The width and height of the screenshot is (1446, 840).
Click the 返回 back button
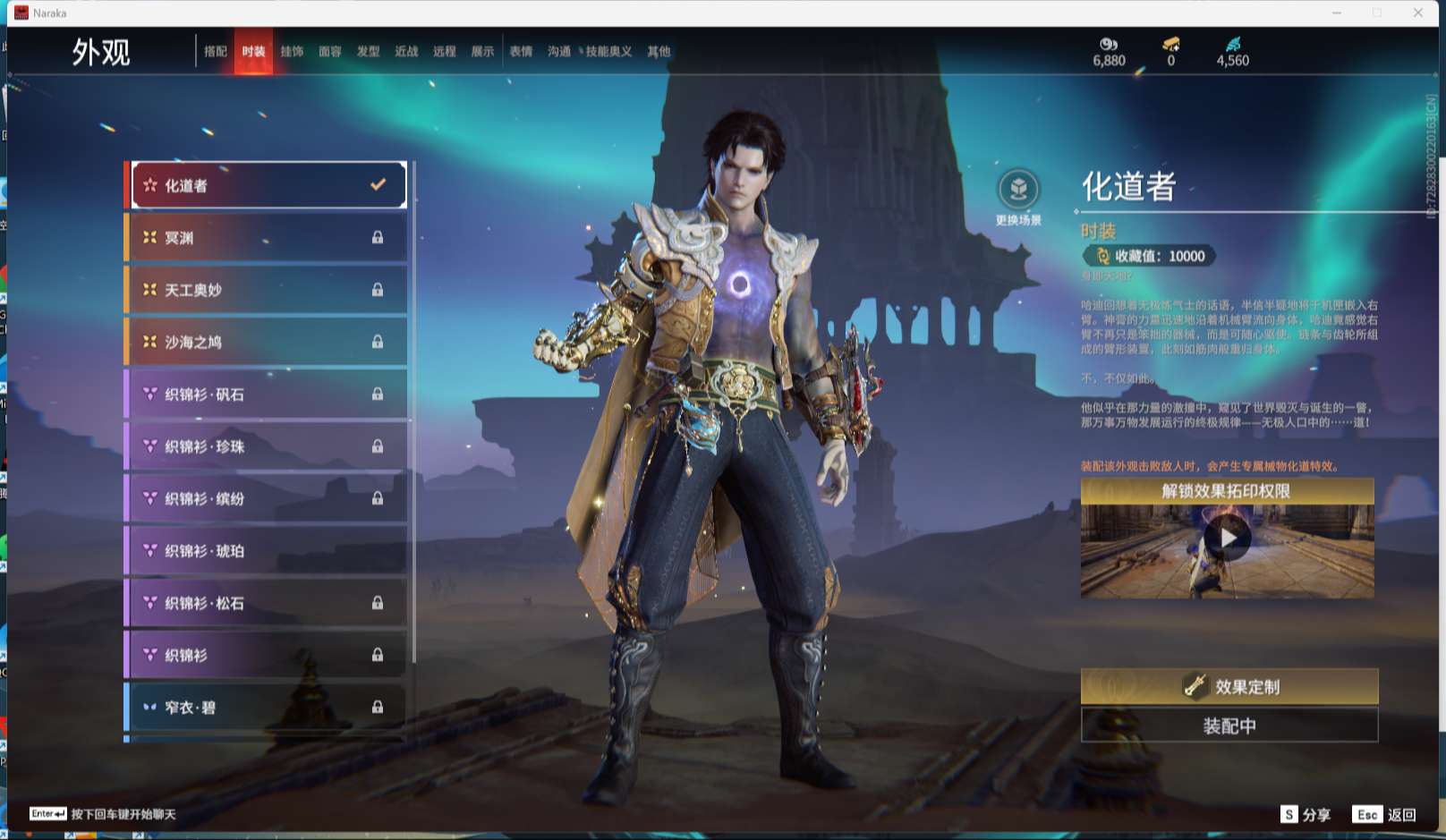pyautogui.click(x=1385, y=814)
